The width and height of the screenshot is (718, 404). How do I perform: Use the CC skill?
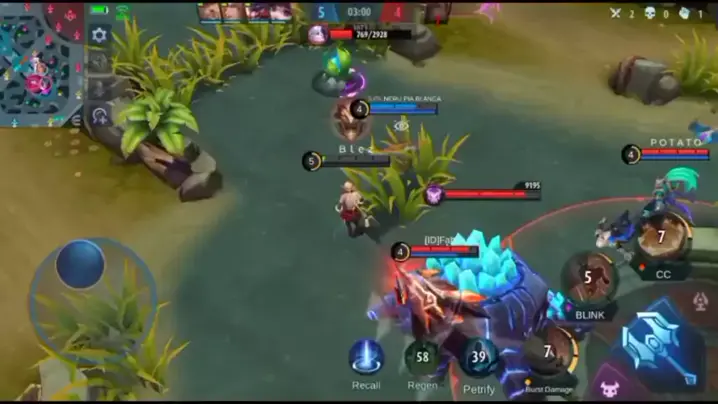(662, 239)
